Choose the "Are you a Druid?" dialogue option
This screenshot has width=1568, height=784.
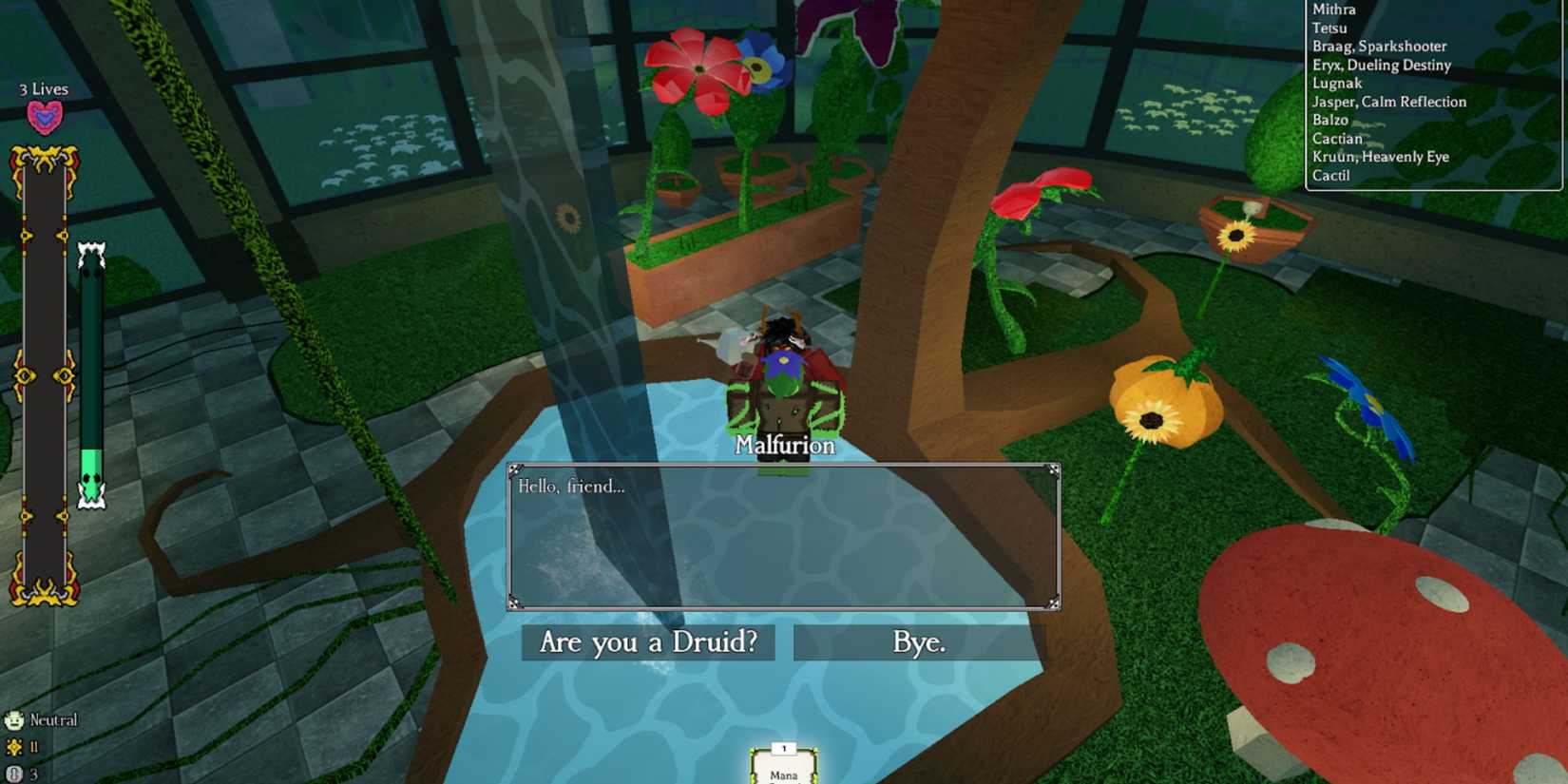(x=646, y=643)
